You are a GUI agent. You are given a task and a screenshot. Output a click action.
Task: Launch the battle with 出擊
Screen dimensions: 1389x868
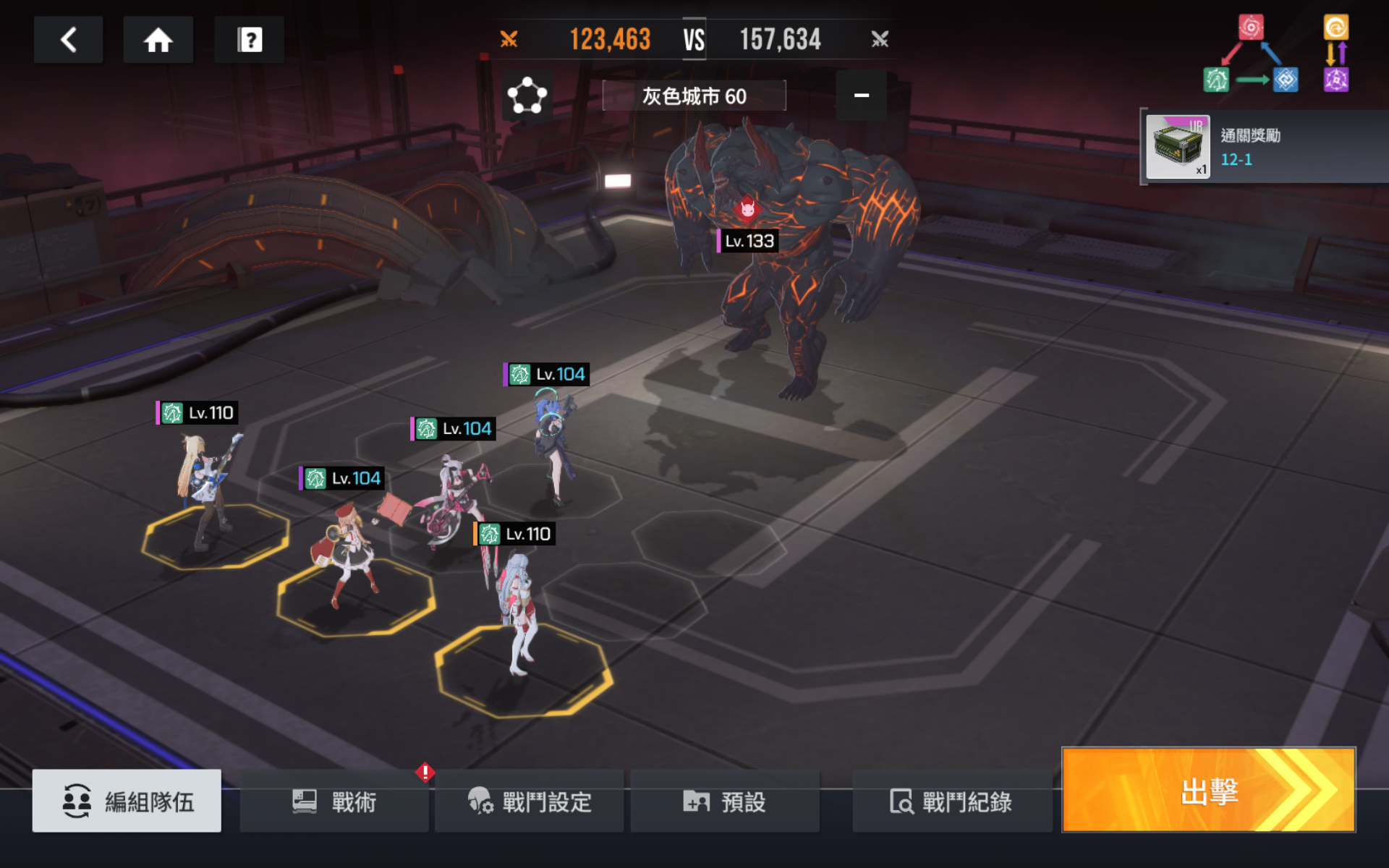click(x=1208, y=791)
